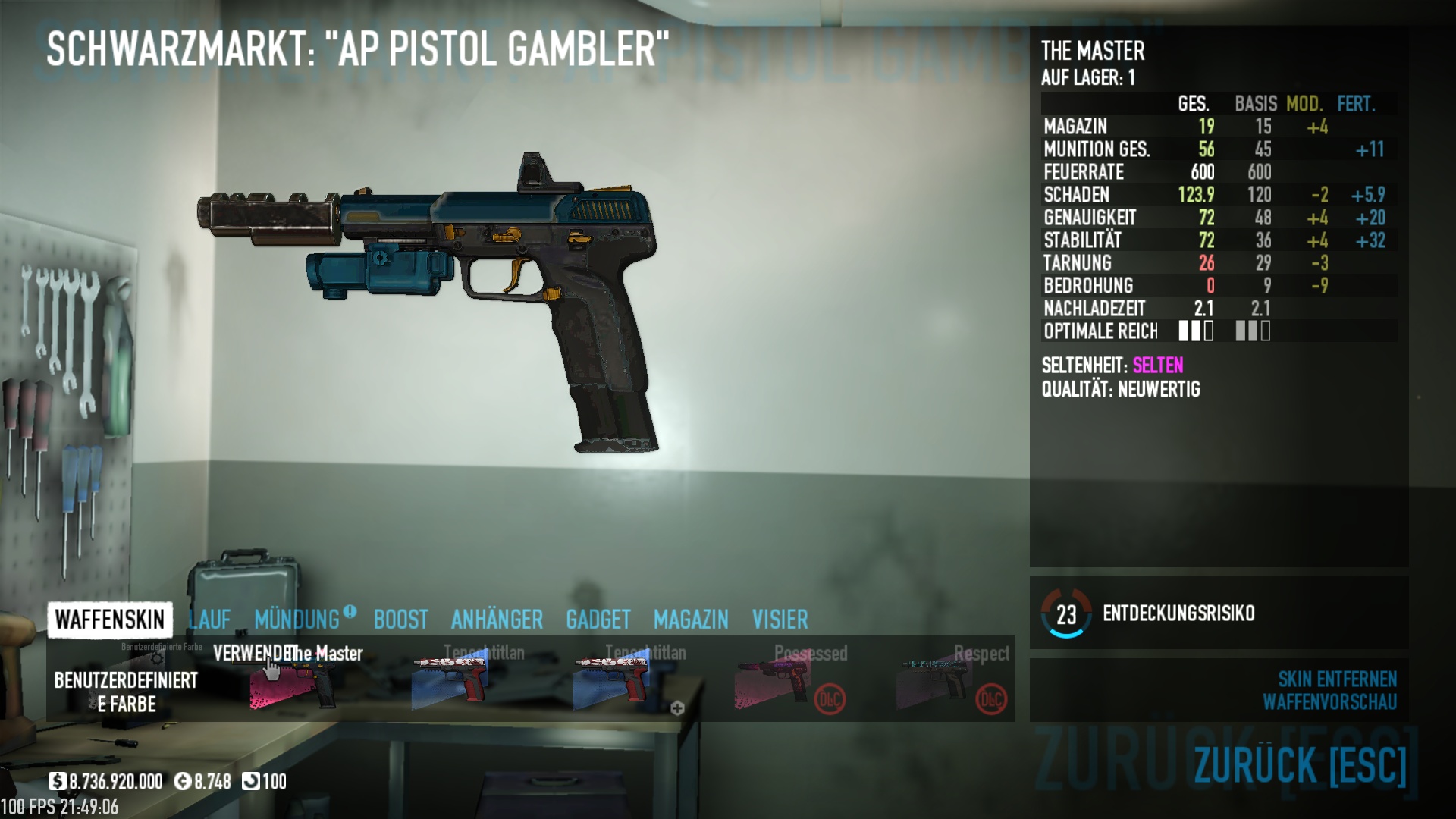Click Skin Entfernen to remove skin
The image size is (1456, 819).
[1337, 679]
